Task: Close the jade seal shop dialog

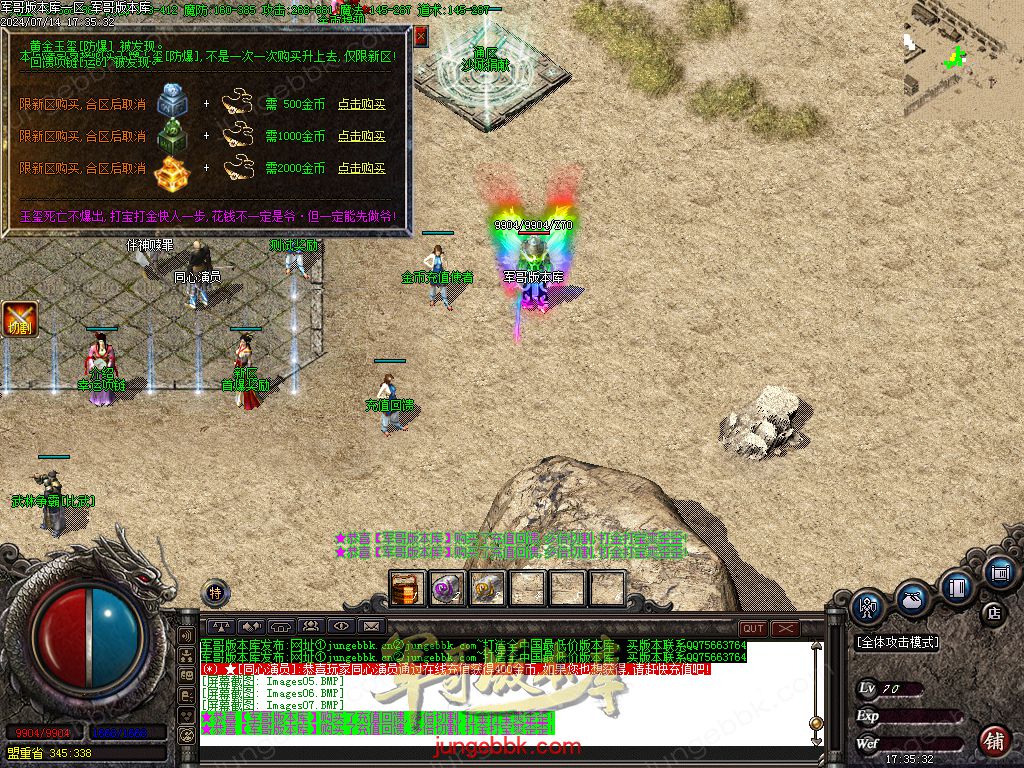Action: point(420,36)
